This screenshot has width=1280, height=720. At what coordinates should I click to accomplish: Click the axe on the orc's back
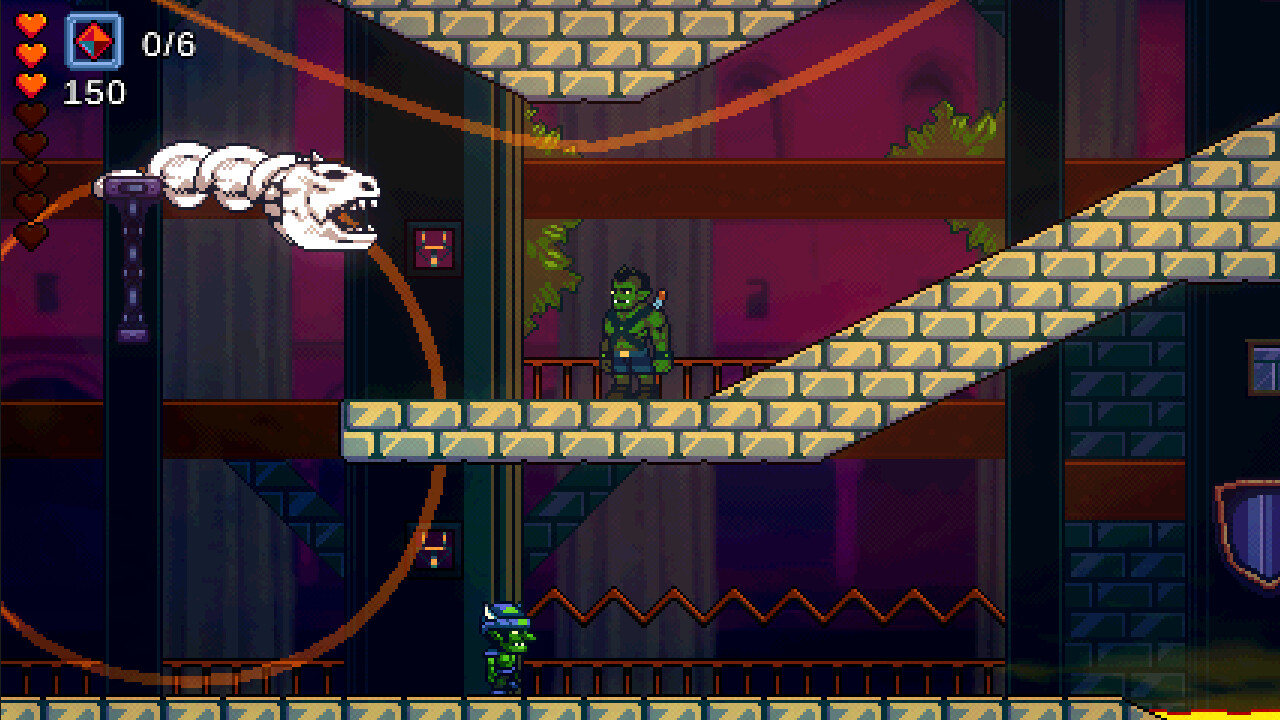coord(660,297)
